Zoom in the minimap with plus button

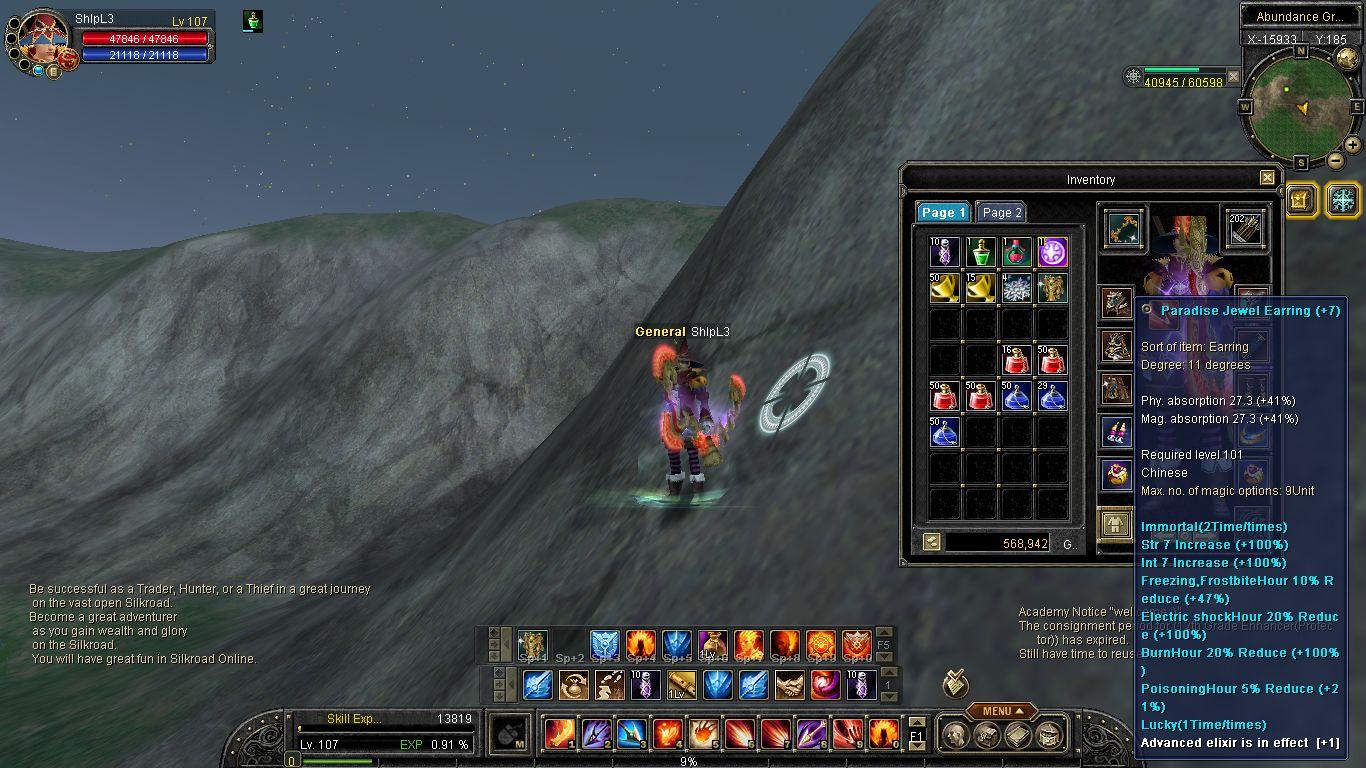tap(1352, 145)
